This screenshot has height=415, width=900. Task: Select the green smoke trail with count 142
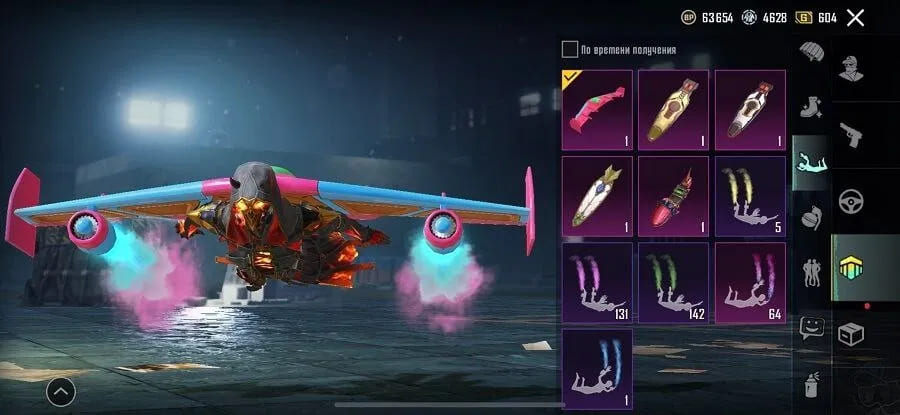(673, 283)
